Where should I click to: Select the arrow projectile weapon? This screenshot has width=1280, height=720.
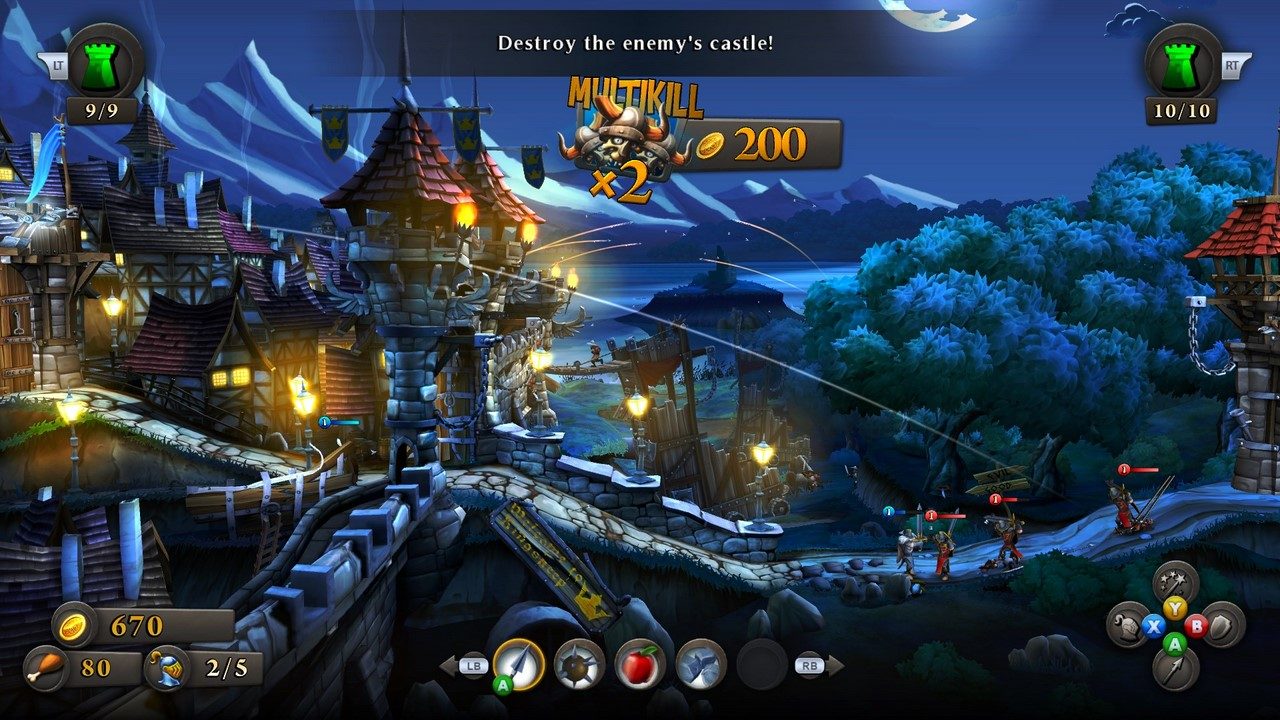[x=517, y=666]
